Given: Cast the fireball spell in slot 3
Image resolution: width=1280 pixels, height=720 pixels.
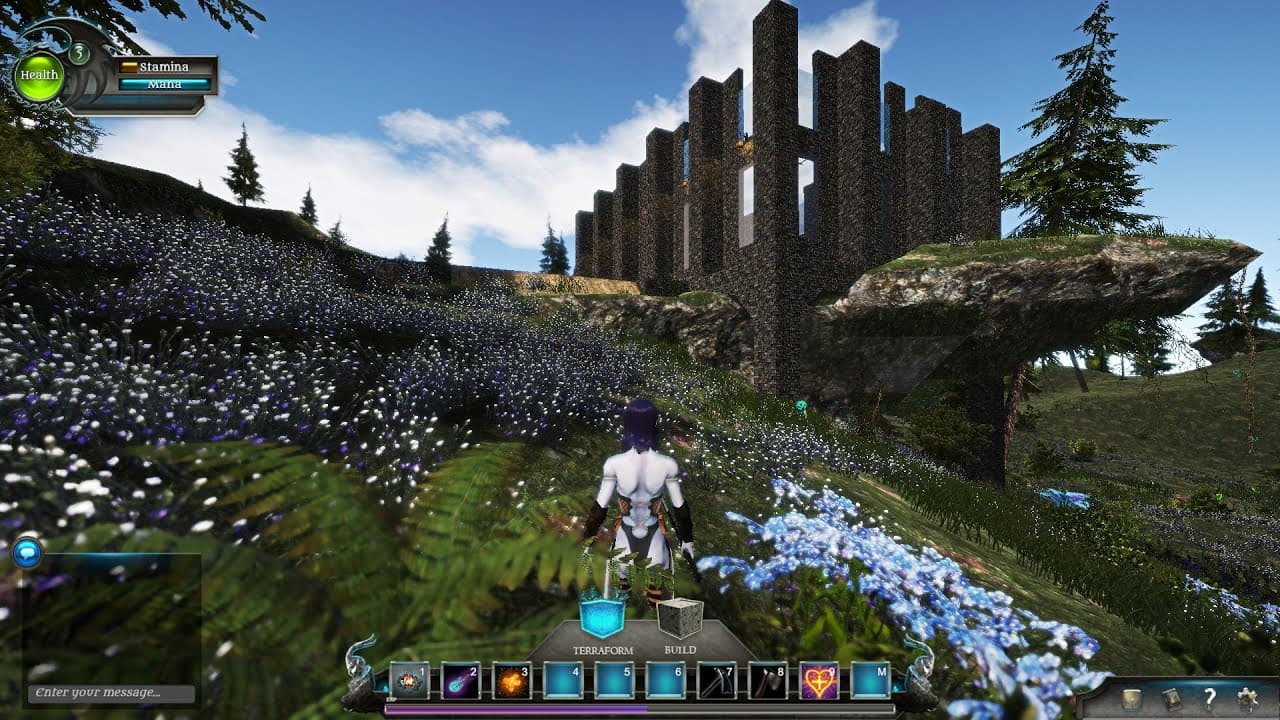Looking at the screenshot, I should coord(512,681).
